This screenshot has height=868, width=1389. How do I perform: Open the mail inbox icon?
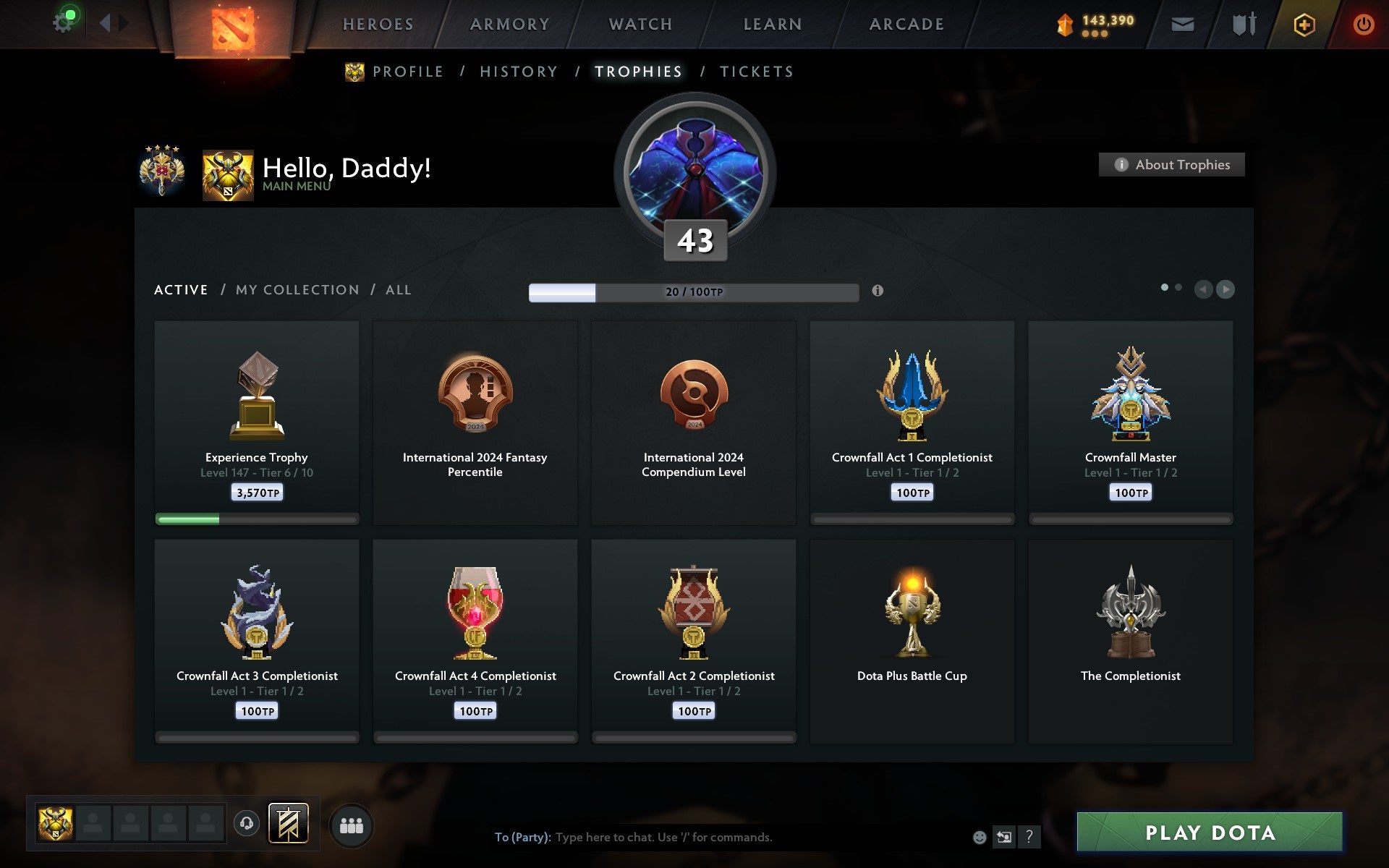click(x=1182, y=24)
